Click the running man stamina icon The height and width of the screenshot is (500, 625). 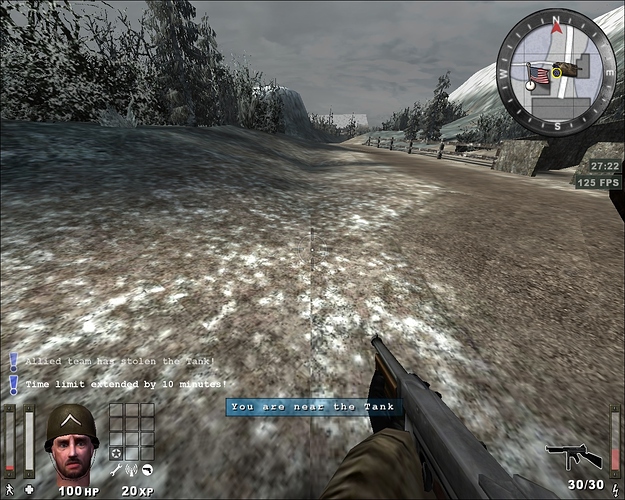(x=9, y=490)
